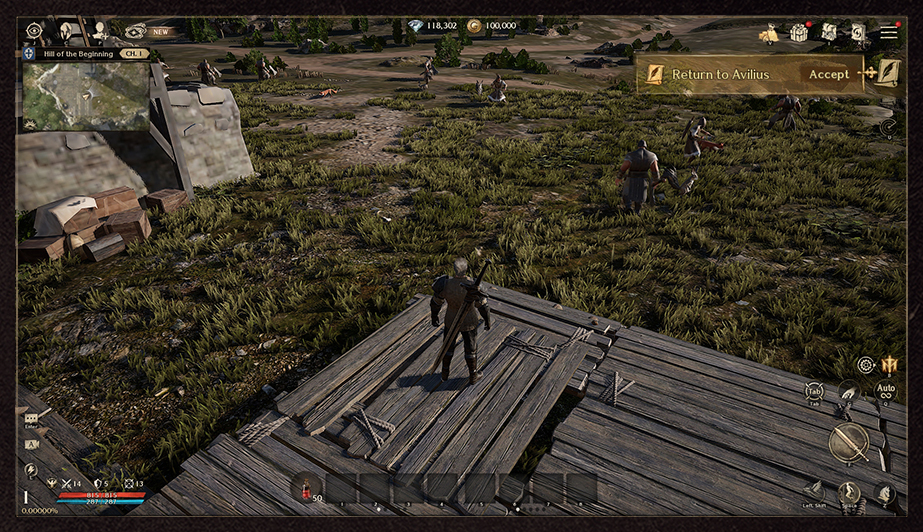
Task: Open the gift box rewards icon
Action: (x=798, y=33)
